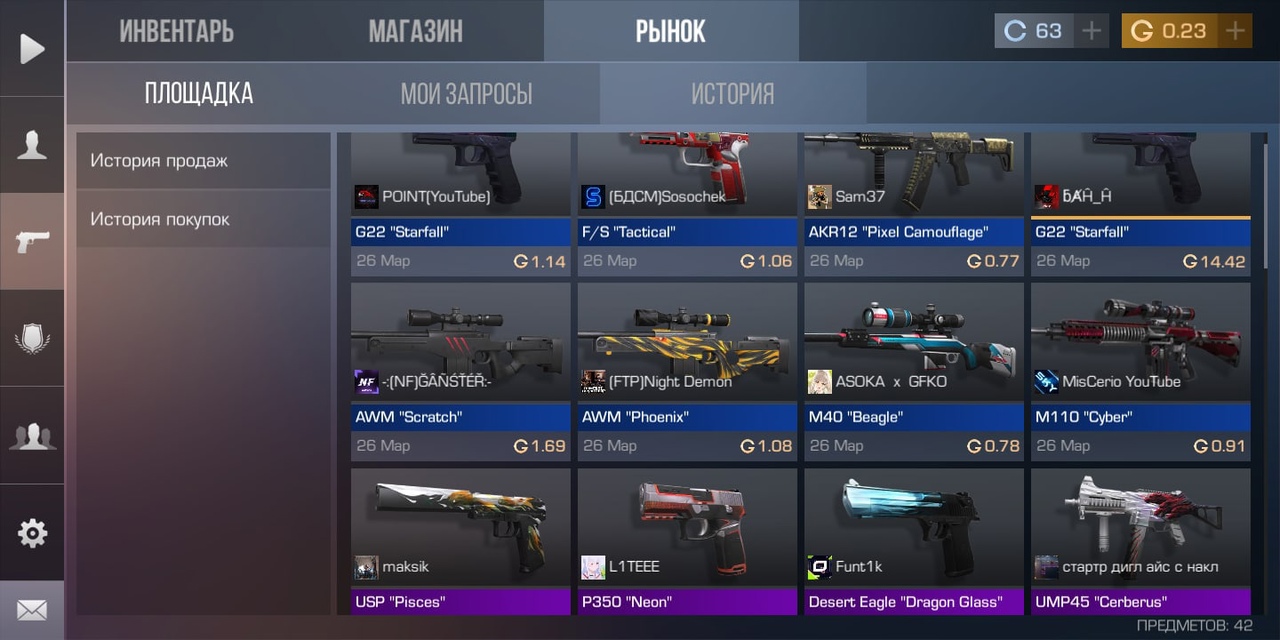Viewport: 1280px width, 640px height.
Task: Show История продаж list
Action: 203,160
